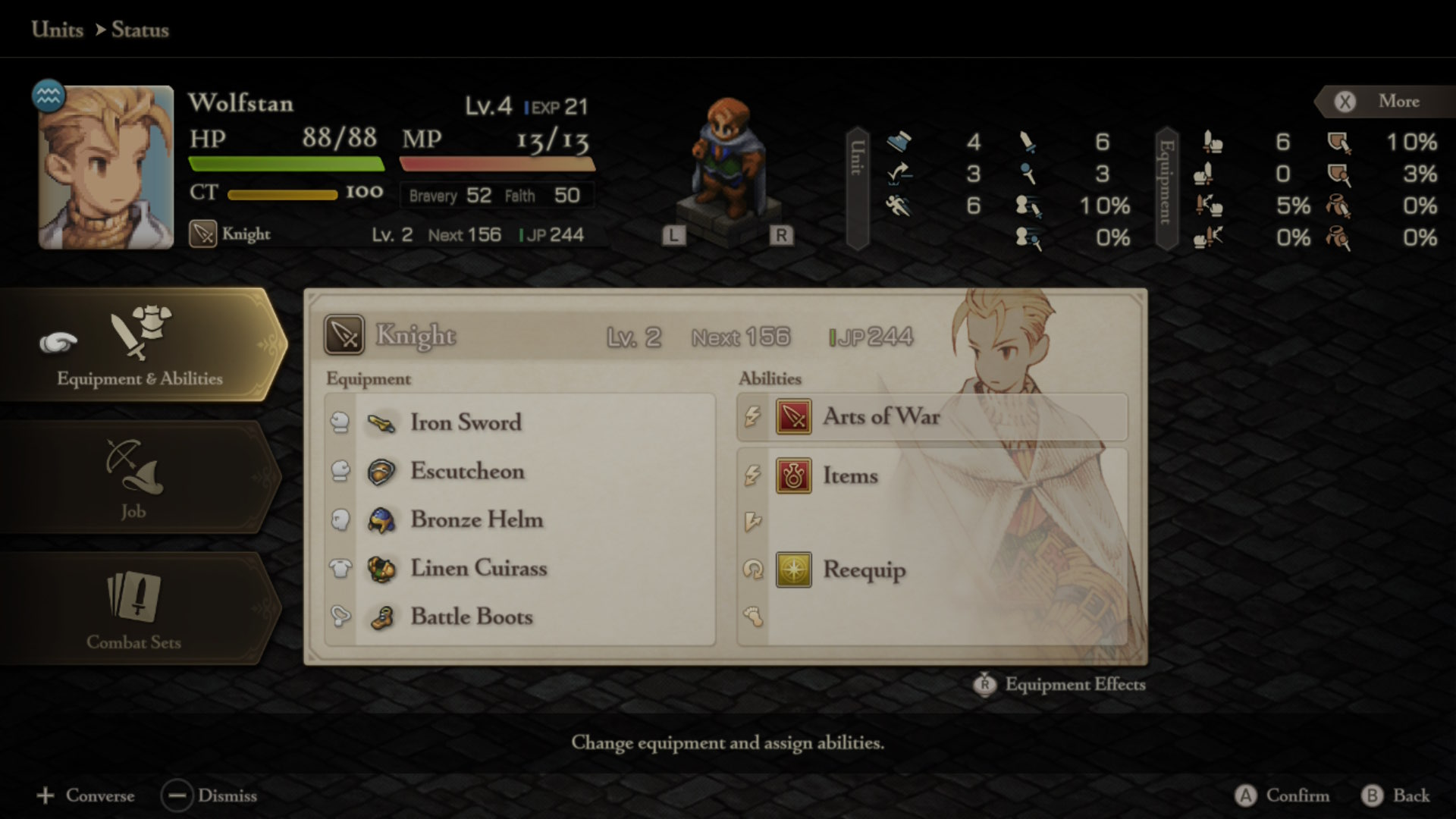Go Back from the status screen

(1396, 795)
